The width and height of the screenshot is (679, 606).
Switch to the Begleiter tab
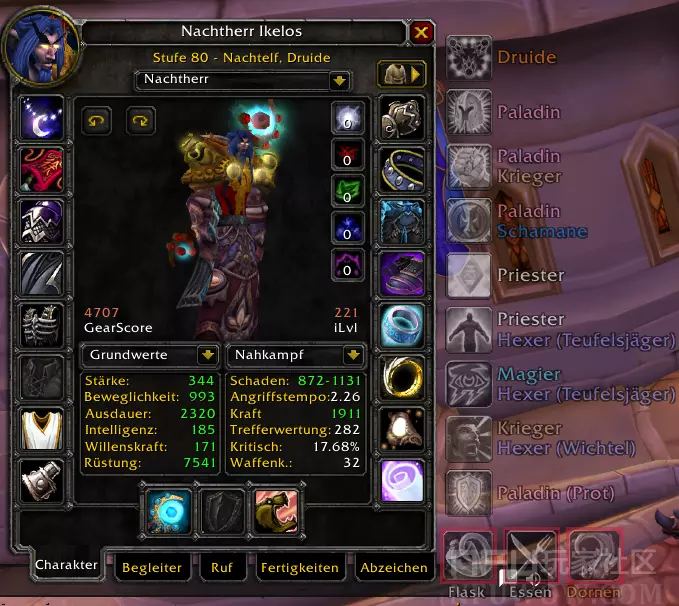[x=151, y=567]
